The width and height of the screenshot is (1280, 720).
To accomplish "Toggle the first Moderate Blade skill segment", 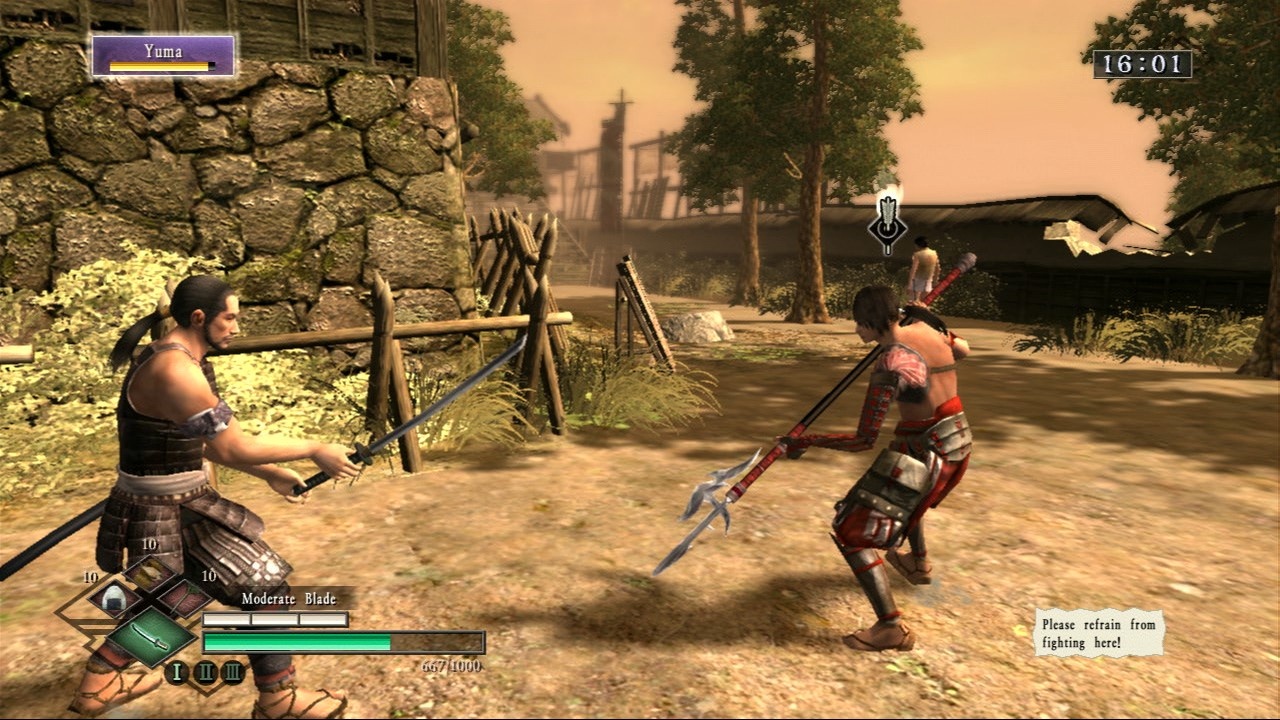I will (x=225, y=620).
